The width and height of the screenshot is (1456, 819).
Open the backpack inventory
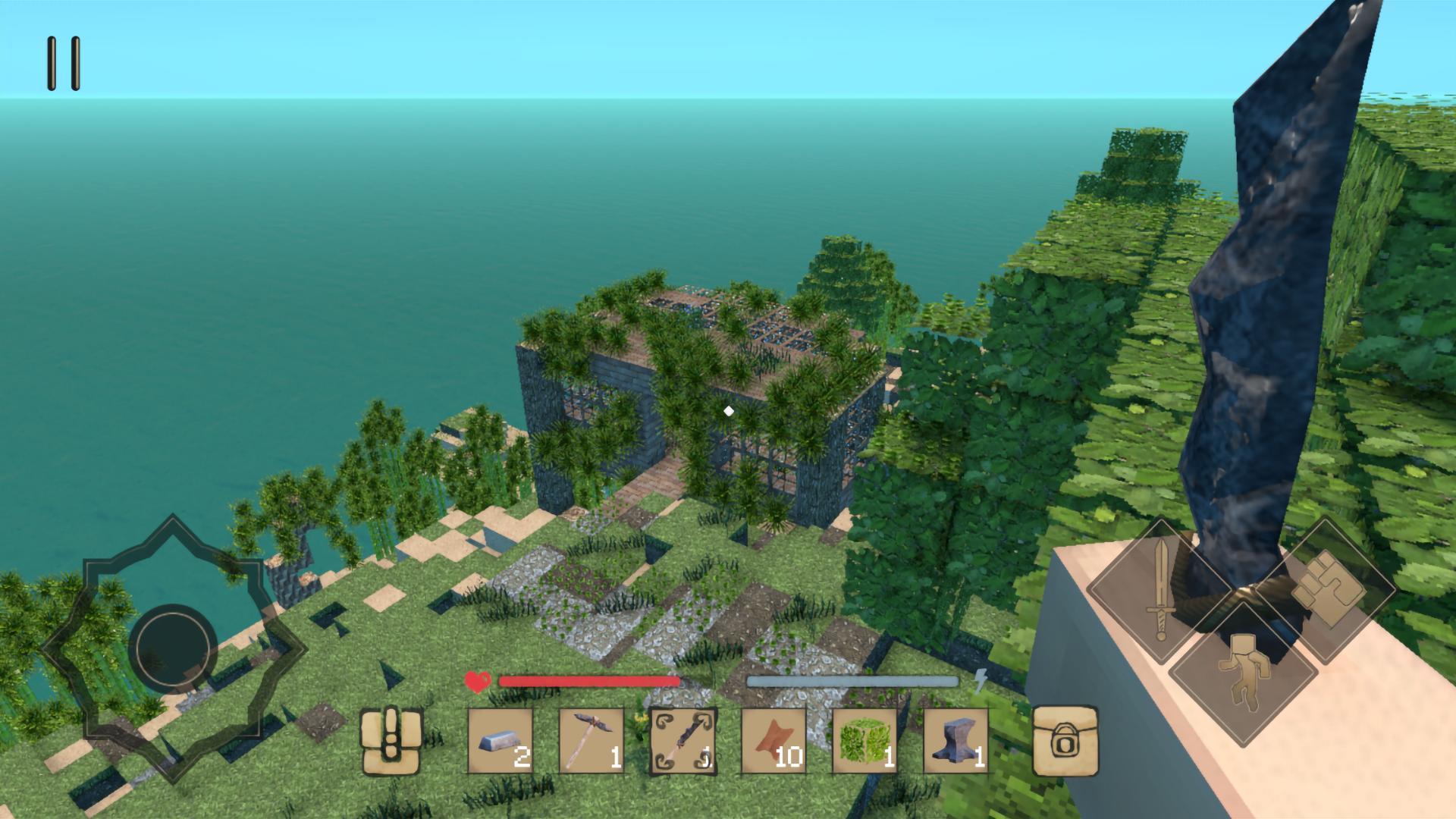coord(391,741)
